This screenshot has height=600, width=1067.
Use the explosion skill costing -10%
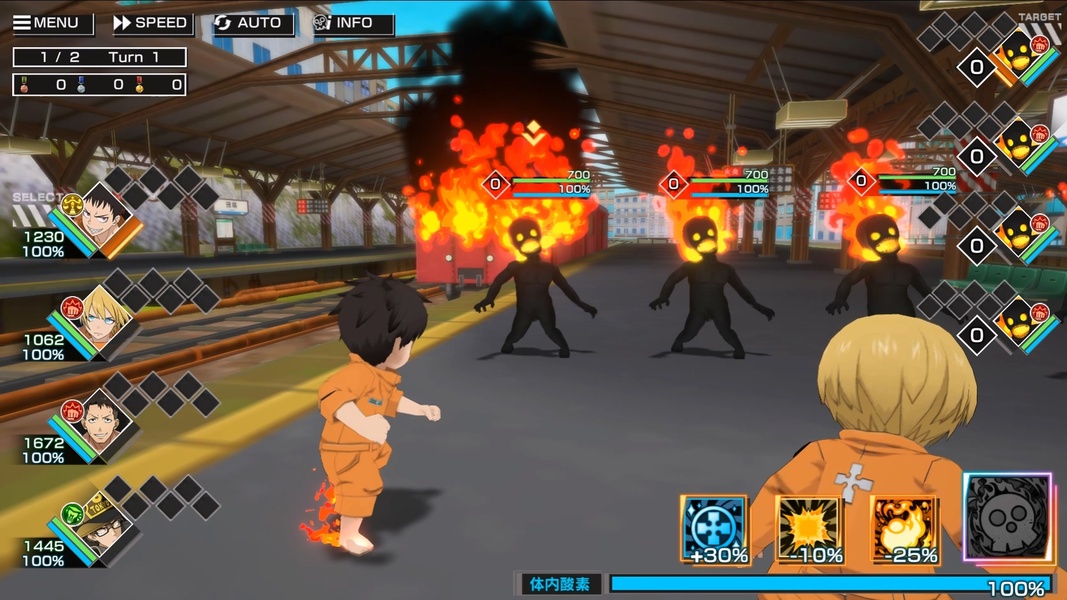(x=810, y=529)
